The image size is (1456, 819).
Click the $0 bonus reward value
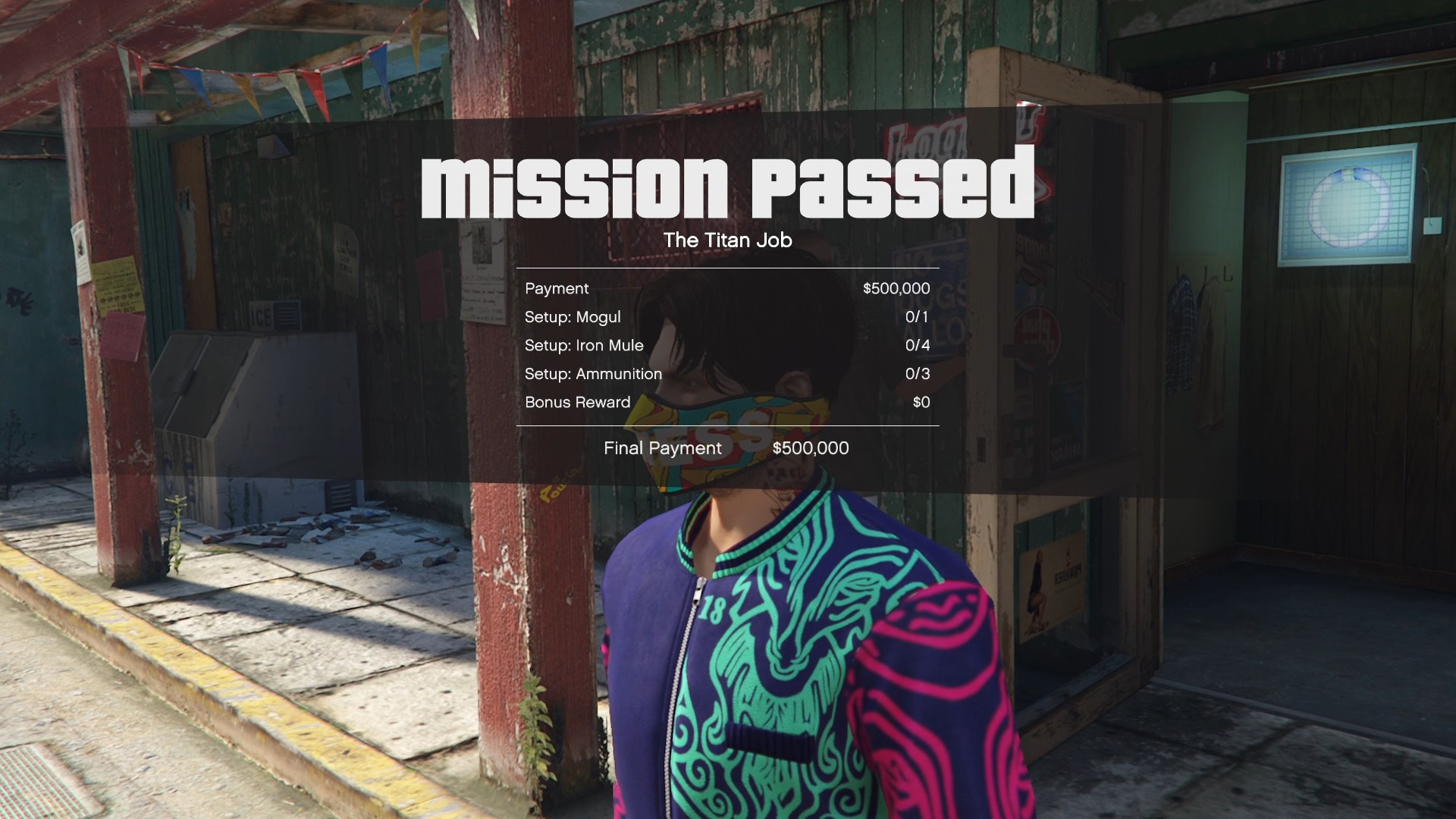921,403
